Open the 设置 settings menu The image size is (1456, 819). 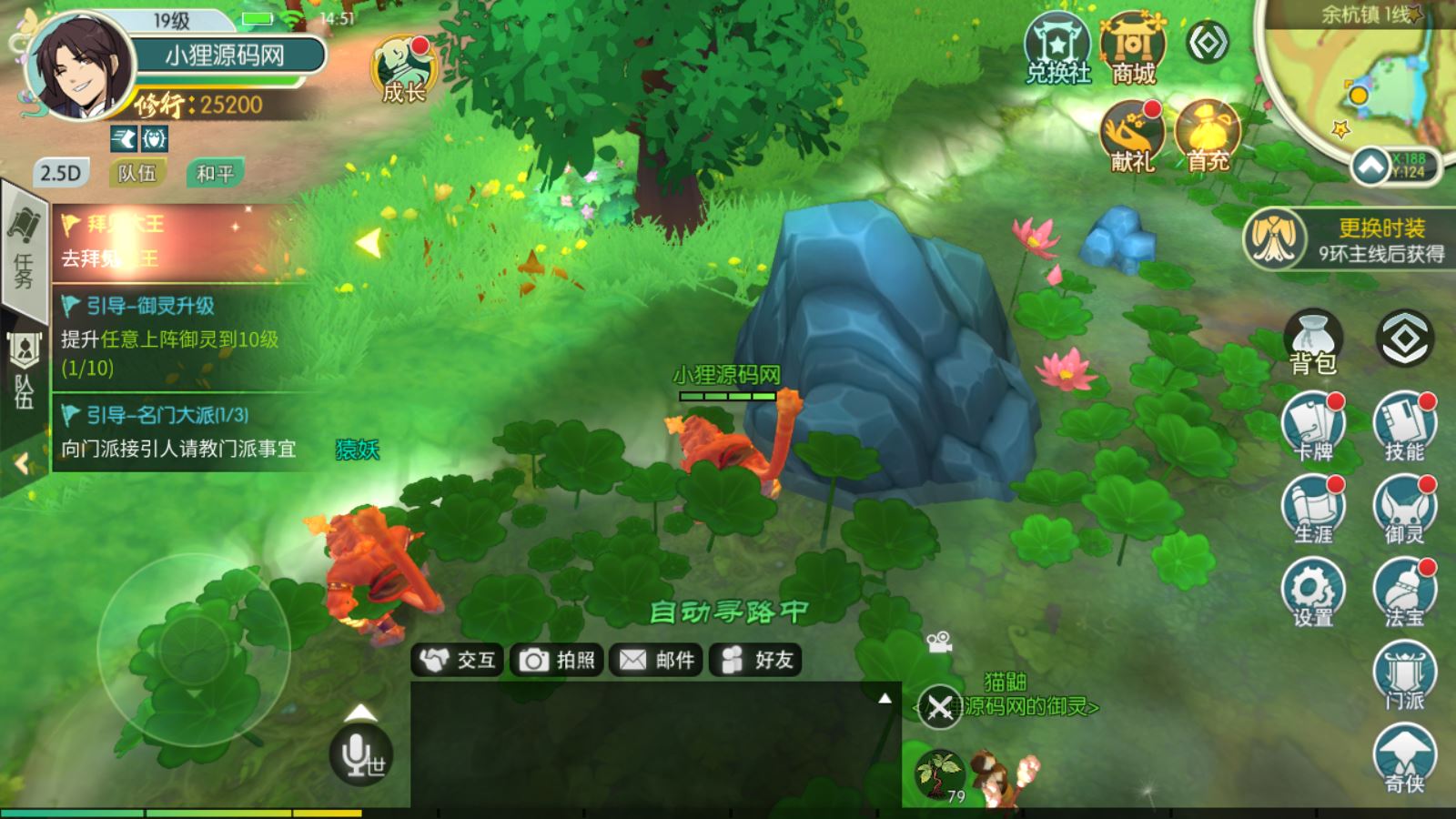[1313, 592]
